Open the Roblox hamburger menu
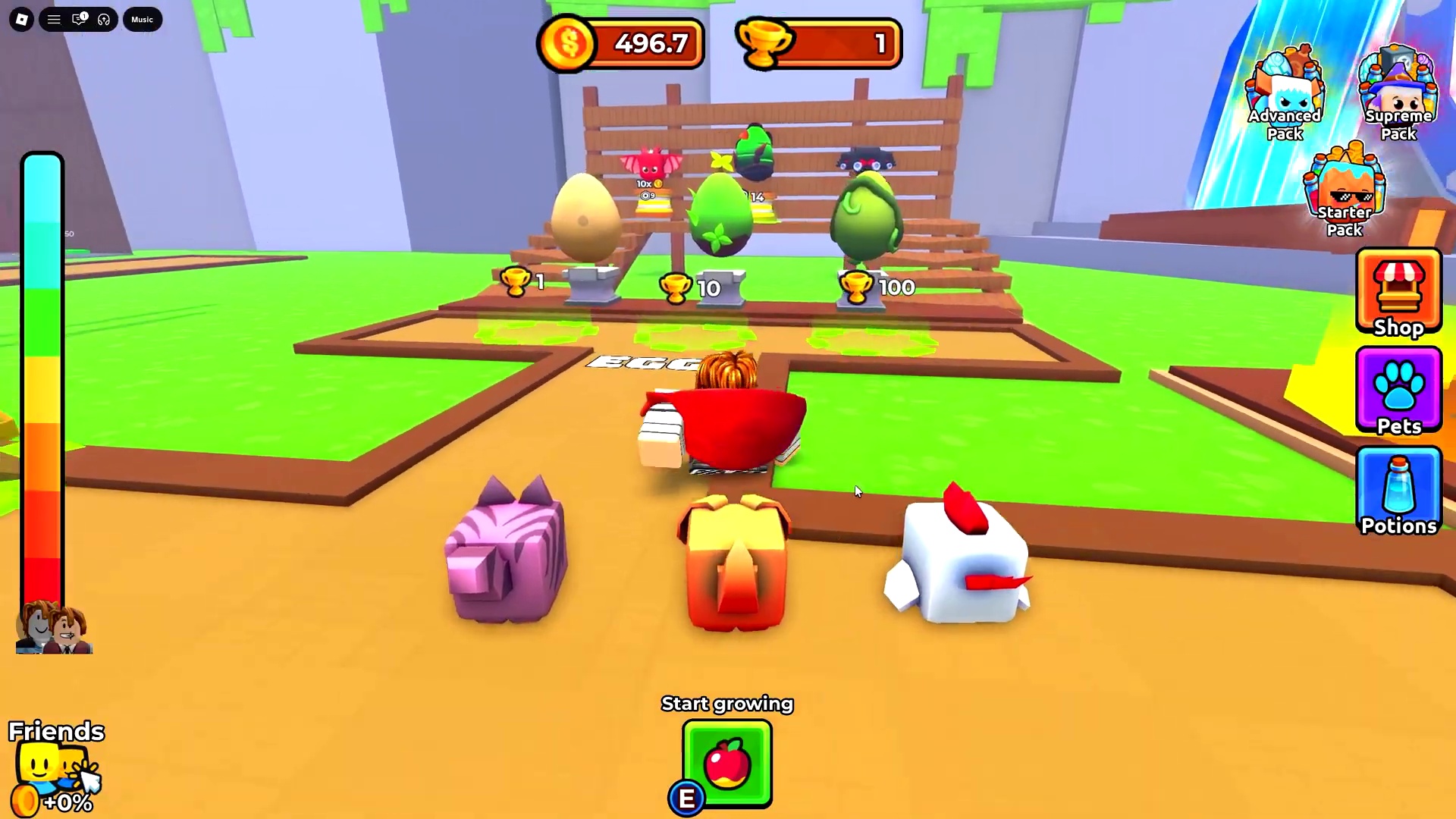Image resolution: width=1456 pixels, height=819 pixels. [x=53, y=19]
